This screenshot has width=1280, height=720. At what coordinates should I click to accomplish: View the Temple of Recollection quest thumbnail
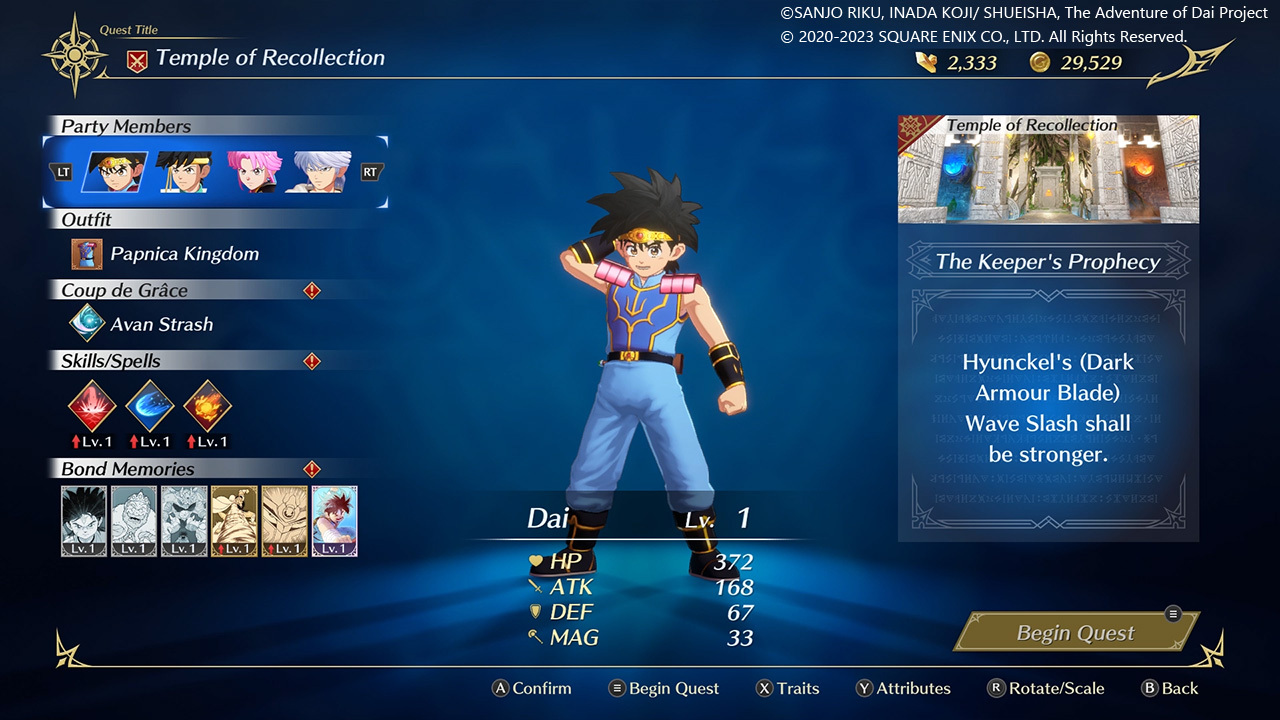point(1048,170)
